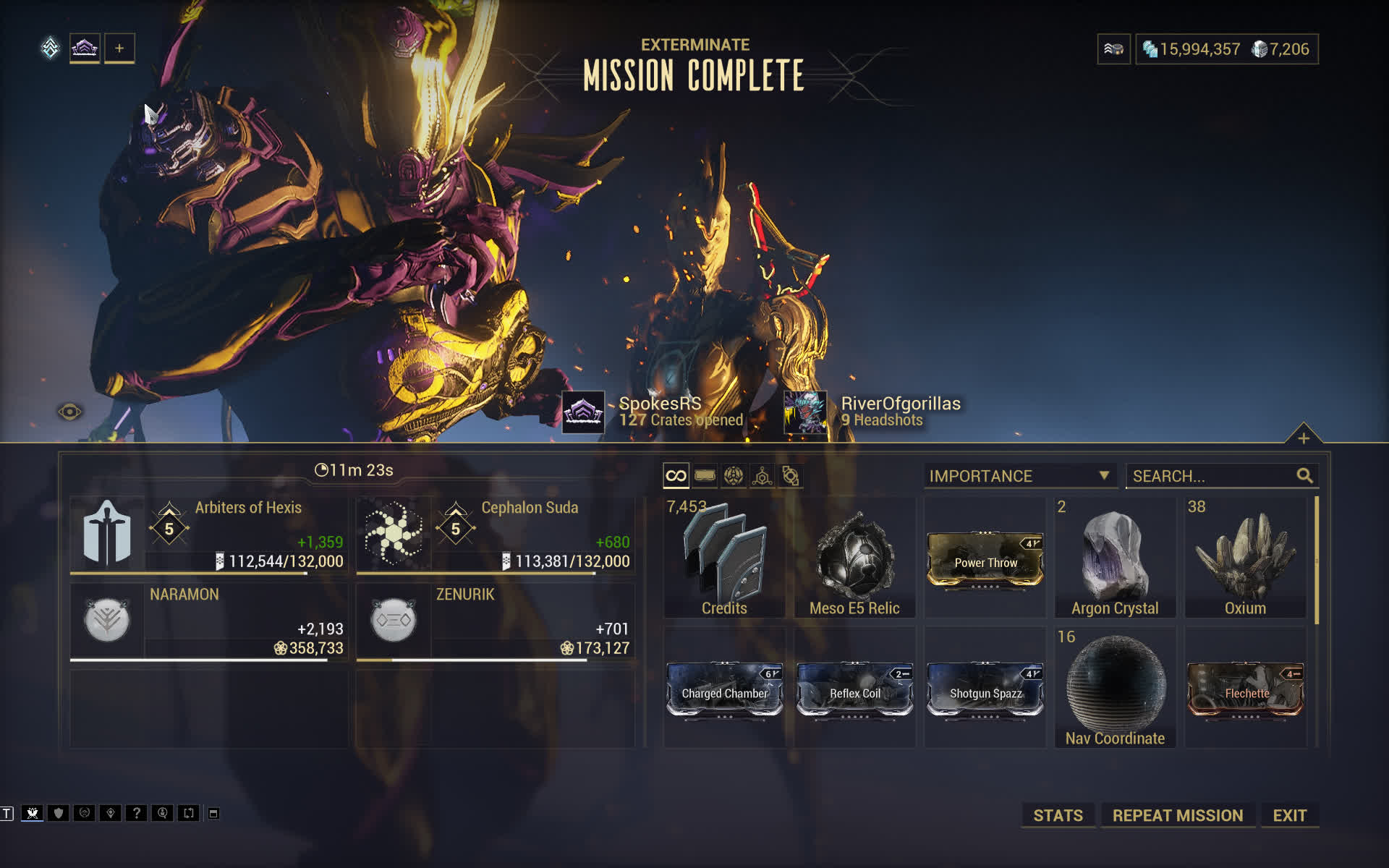Select the Oxium resource tile
This screenshot has height=868, width=1389.
click(x=1245, y=557)
